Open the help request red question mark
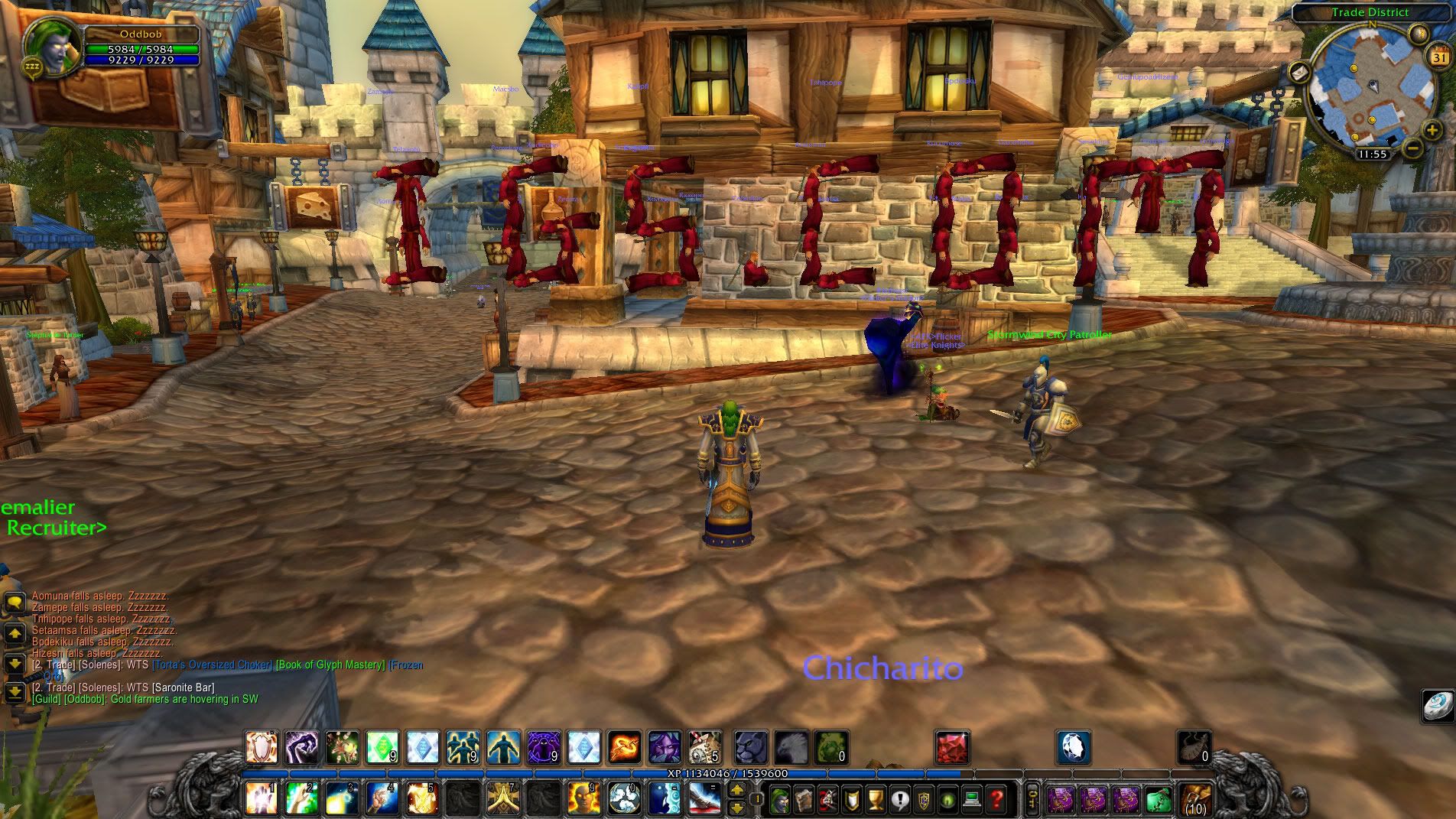Viewport: 1456px width, 819px height. (995, 800)
